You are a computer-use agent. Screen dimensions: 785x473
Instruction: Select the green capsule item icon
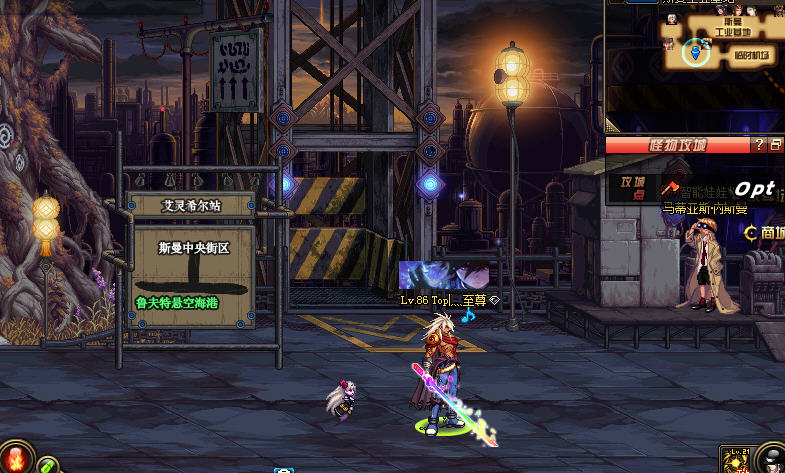46,465
